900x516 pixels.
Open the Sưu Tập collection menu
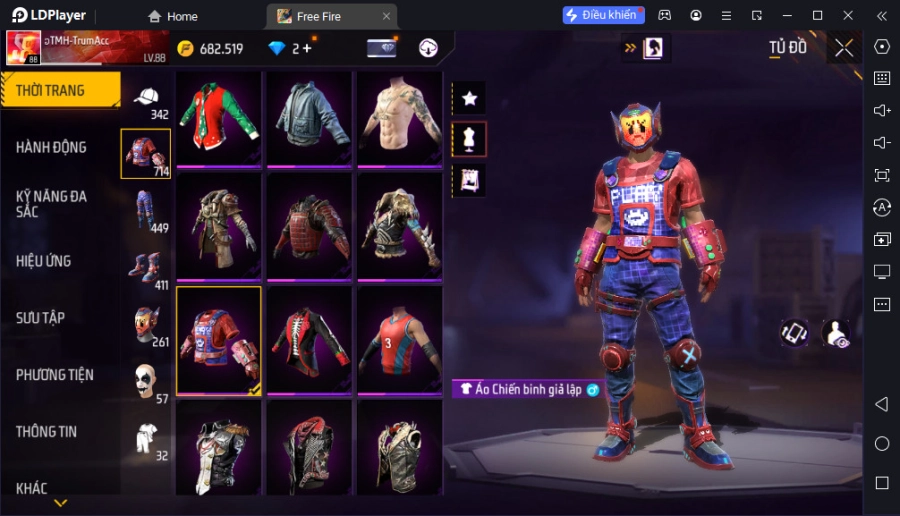(x=41, y=318)
